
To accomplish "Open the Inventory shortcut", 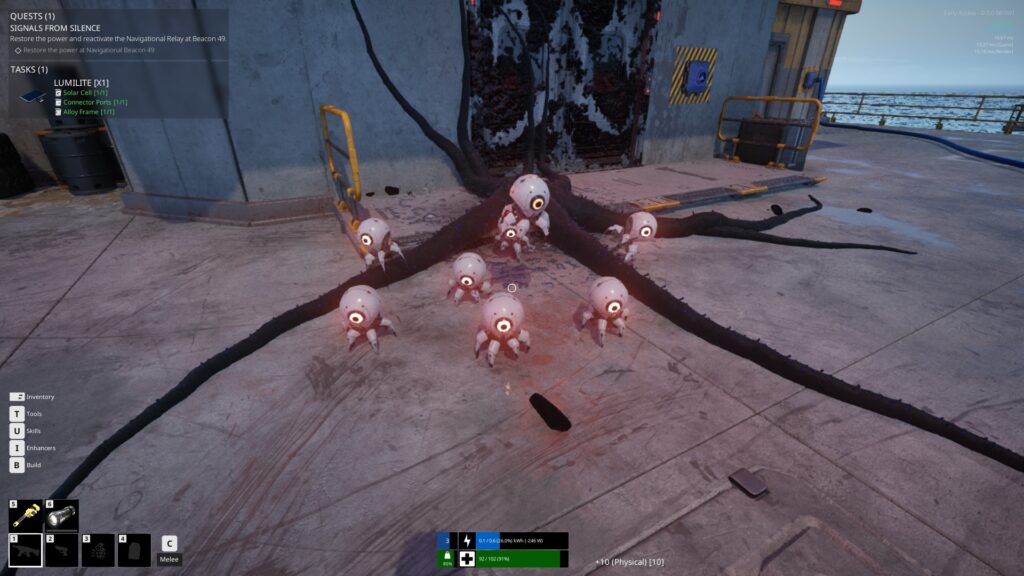I will (x=17, y=397).
